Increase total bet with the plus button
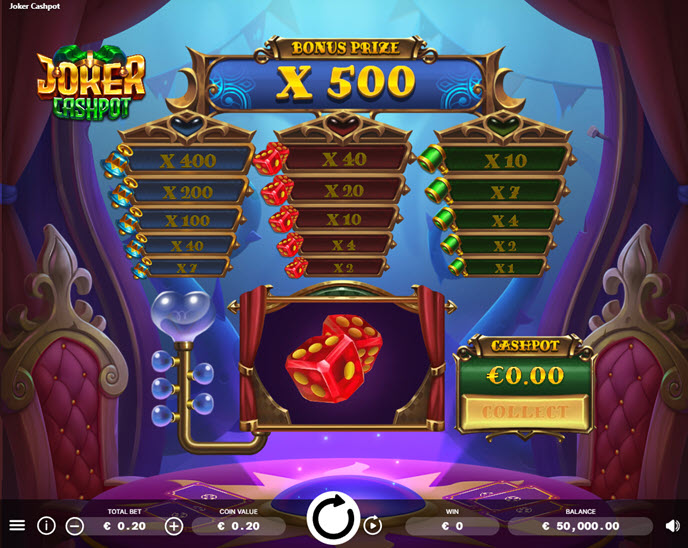Screen dimensions: 688x548 tap(174, 526)
